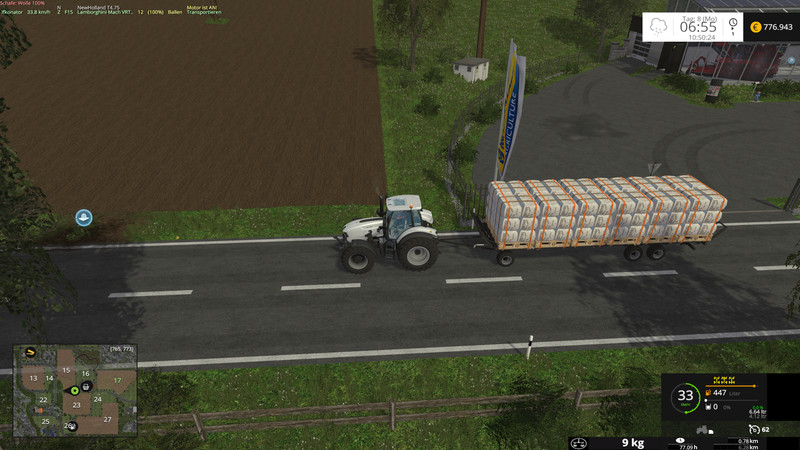The height and width of the screenshot is (450, 800).
Task: Click the scale weight icon
Action: (578, 442)
